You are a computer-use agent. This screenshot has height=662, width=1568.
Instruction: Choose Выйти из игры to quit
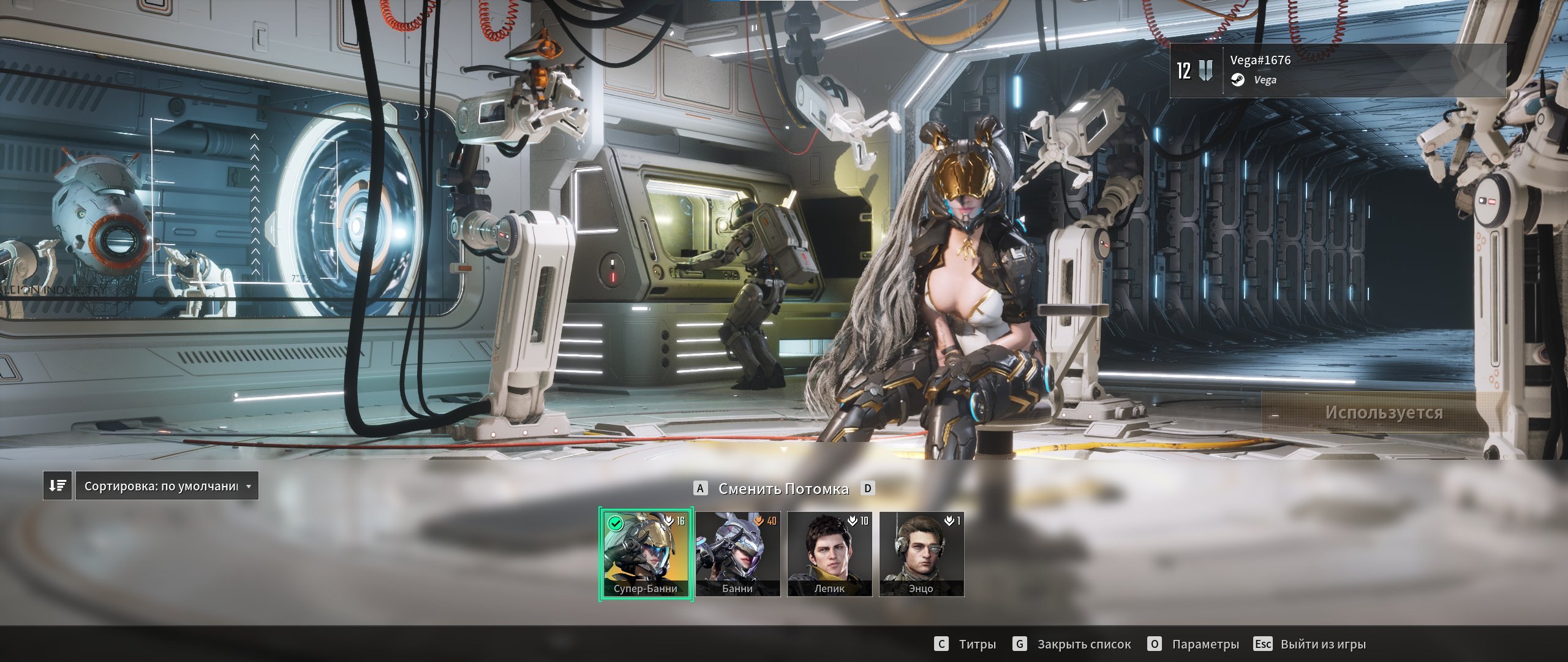point(1310,644)
